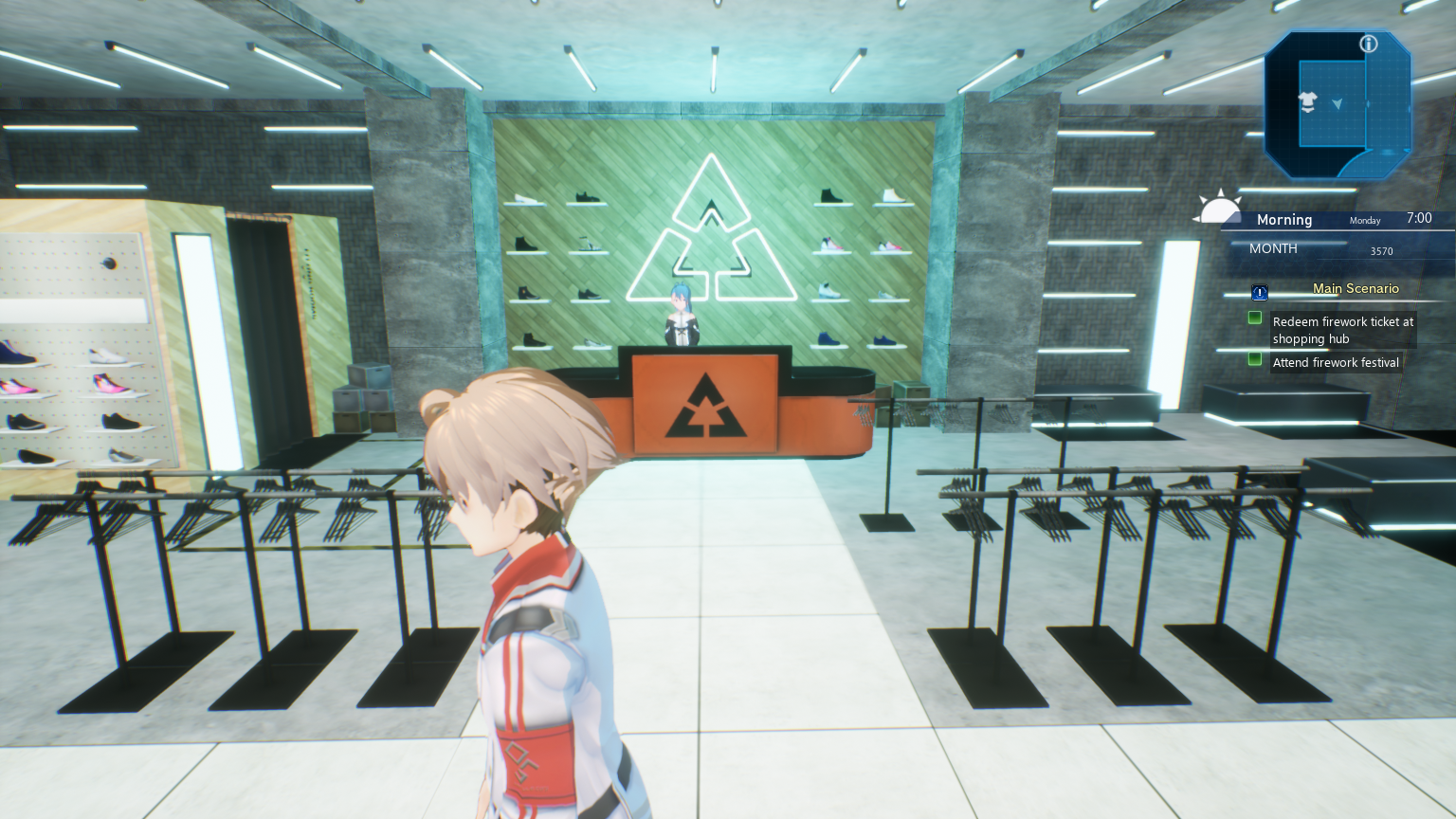This screenshot has height=819, width=1456.
Task: Click the Main Scenario exclamation icon
Action: (x=1260, y=293)
